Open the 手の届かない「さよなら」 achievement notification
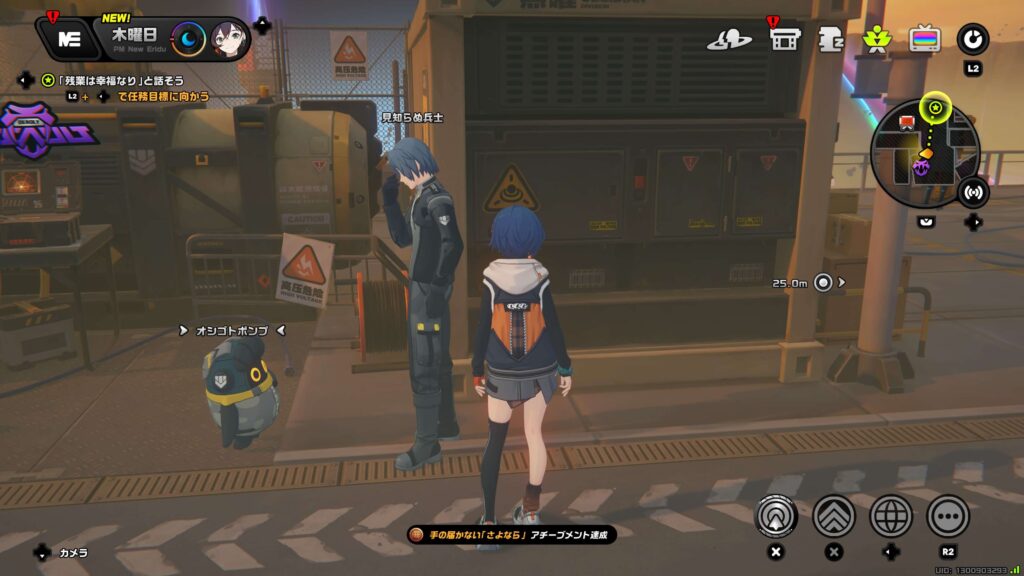This screenshot has height=576, width=1024. click(511, 535)
